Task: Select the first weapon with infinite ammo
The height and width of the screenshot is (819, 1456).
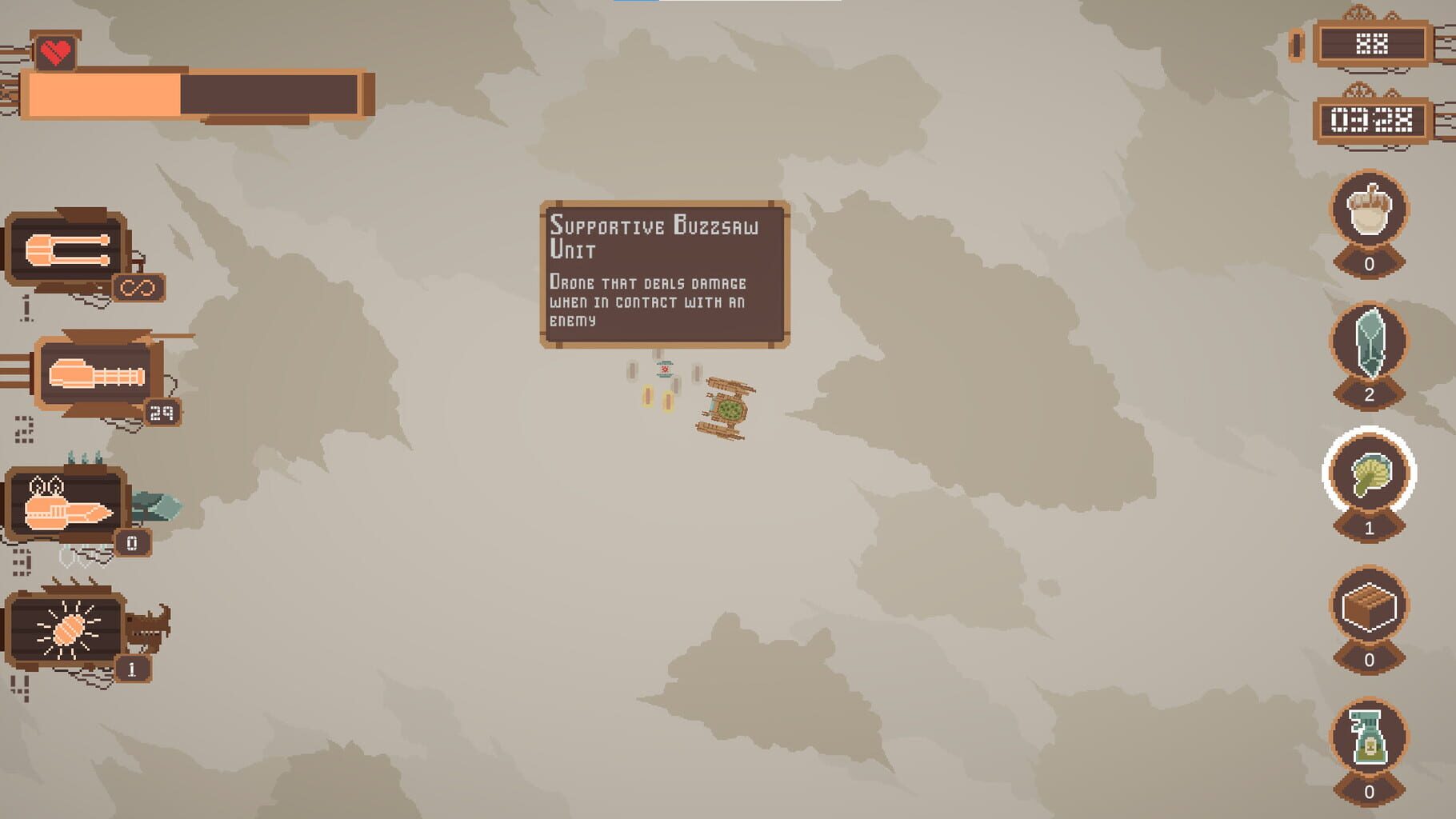Action: pyautogui.click(x=66, y=249)
